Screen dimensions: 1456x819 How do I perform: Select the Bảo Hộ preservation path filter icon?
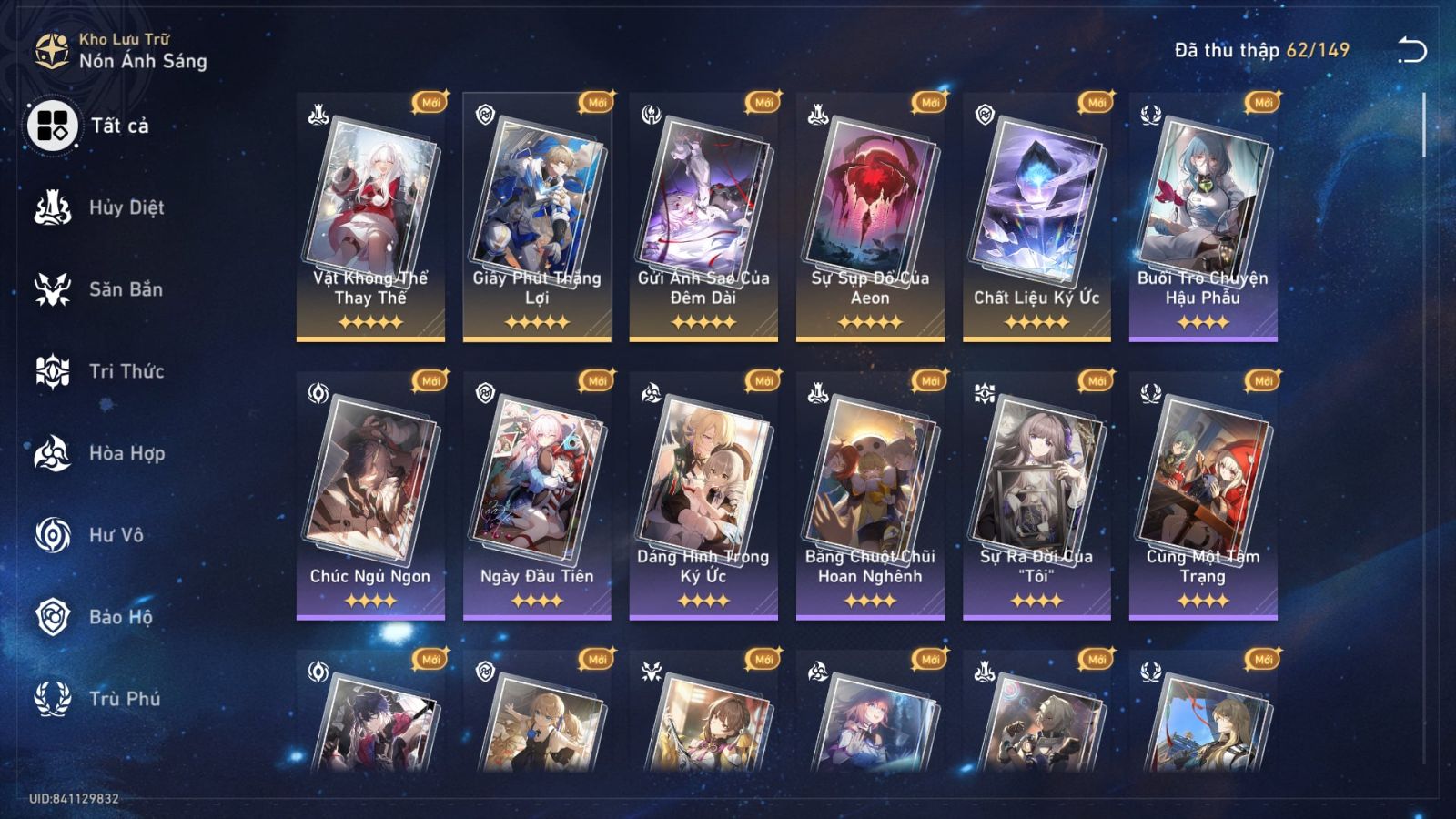pos(53,617)
